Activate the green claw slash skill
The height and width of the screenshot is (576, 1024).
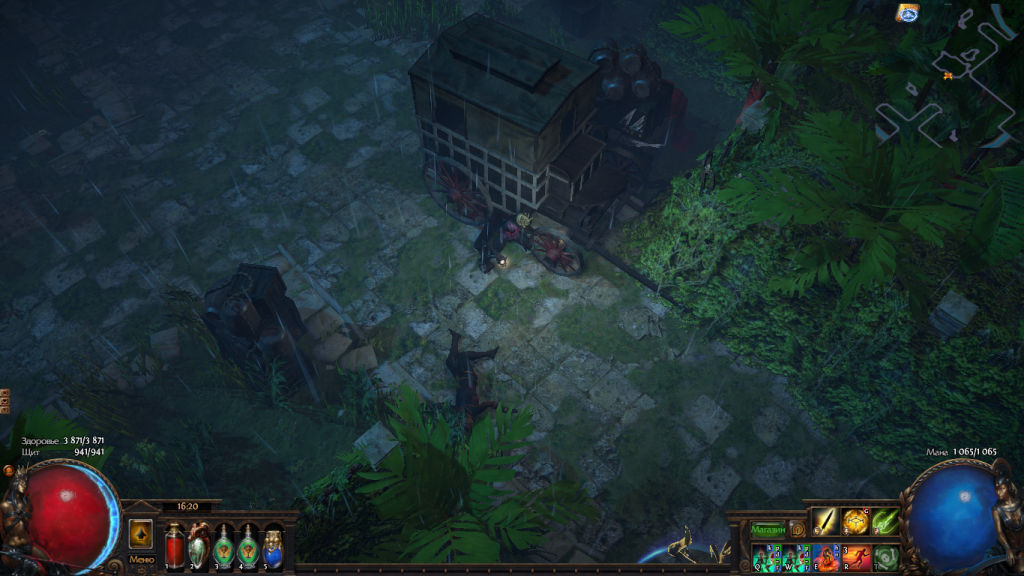tap(885, 522)
